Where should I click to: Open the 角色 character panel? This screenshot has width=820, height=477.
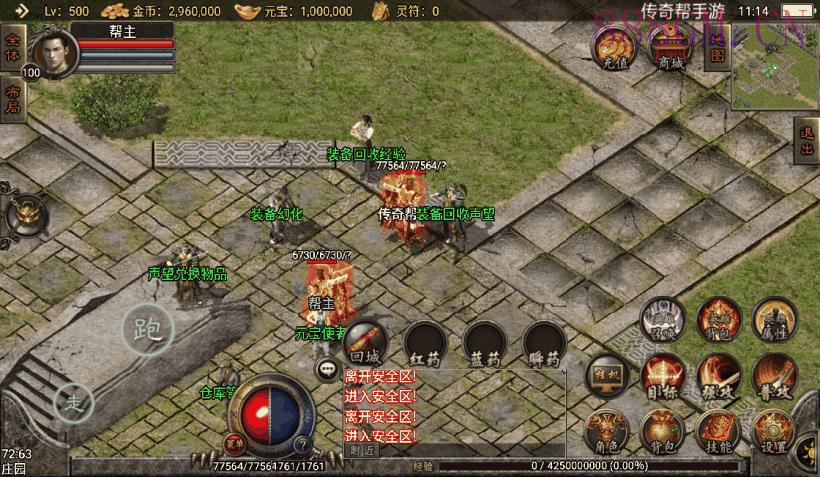coord(606,430)
